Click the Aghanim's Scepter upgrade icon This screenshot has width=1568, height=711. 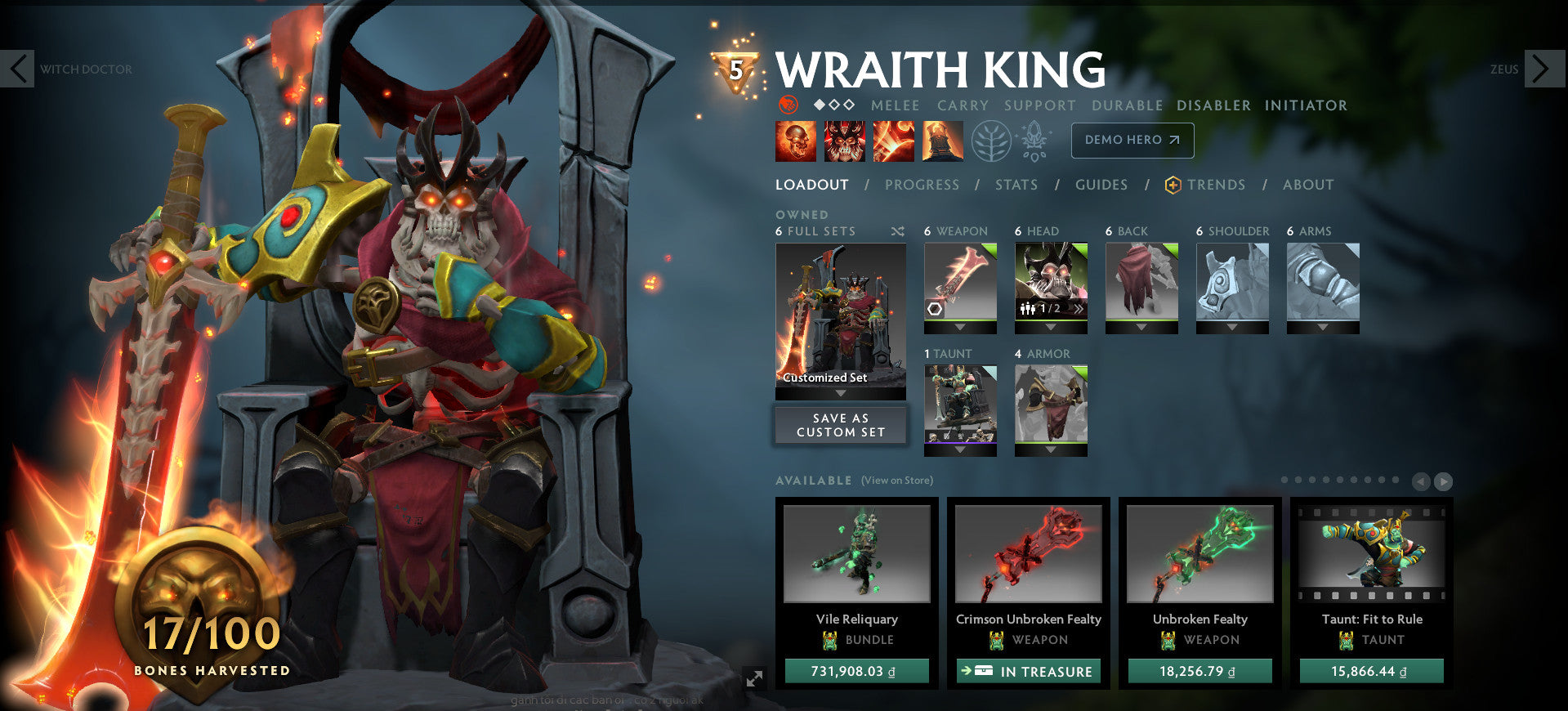point(1034,141)
